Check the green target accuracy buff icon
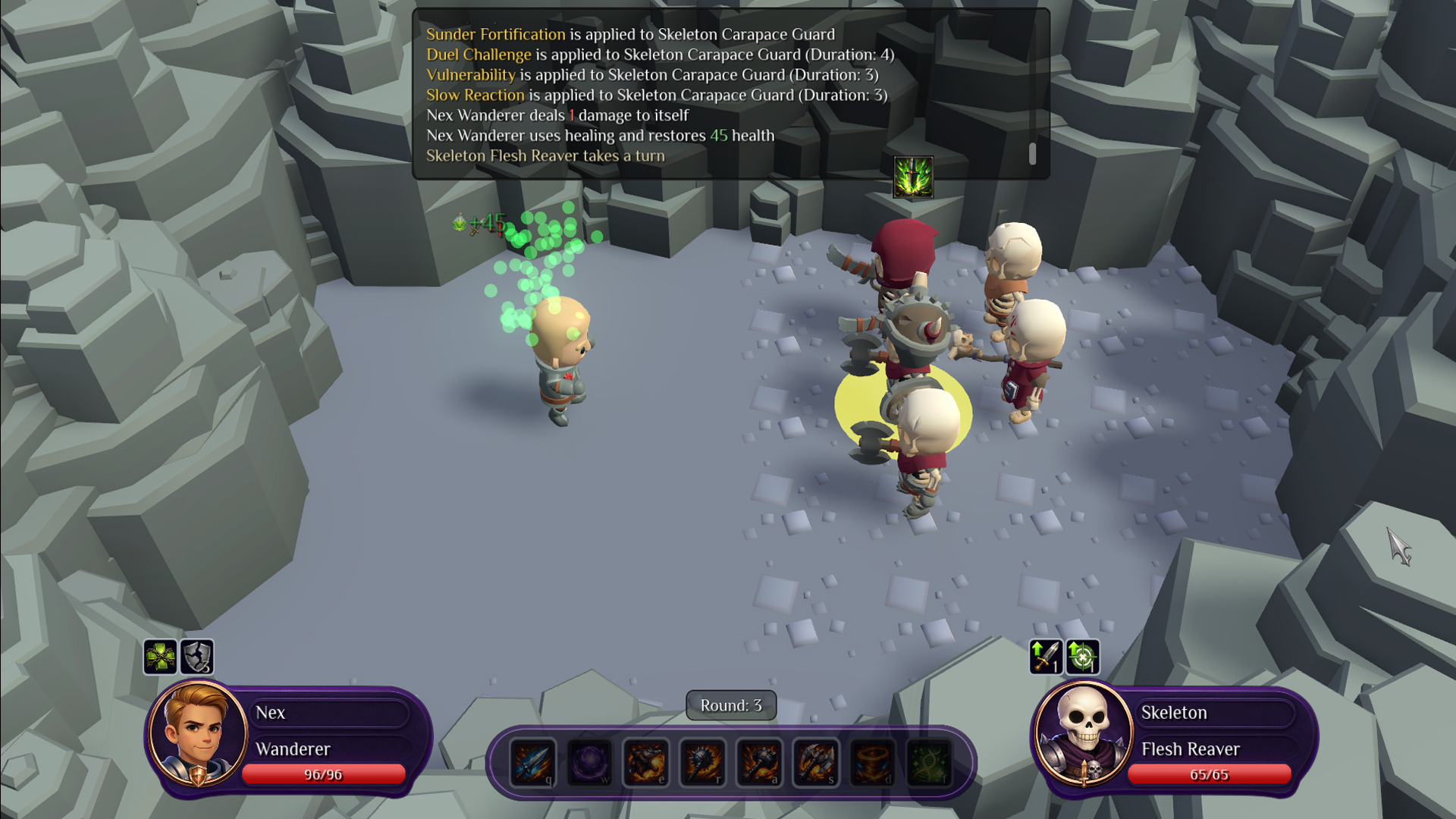This screenshot has width=1456, height=819. click(x=1082, y=657)
